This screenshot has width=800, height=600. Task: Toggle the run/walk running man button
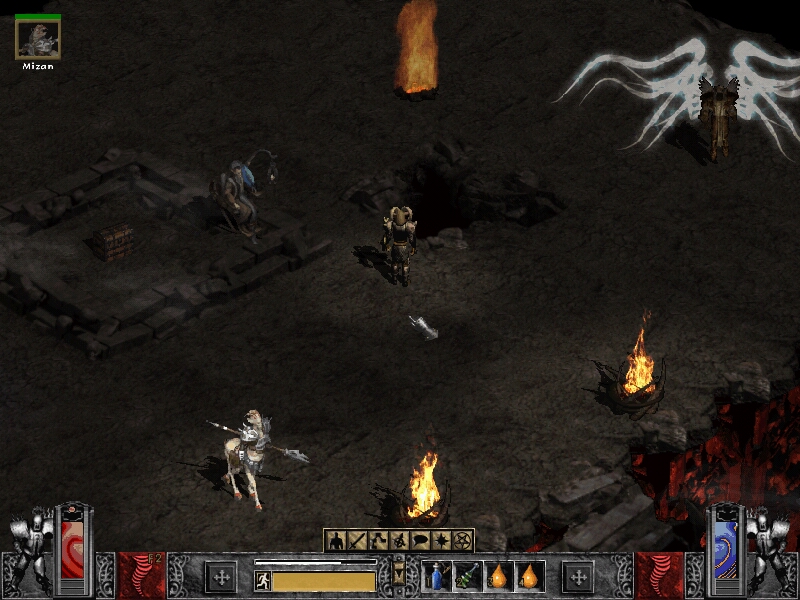(x=263, y=581)
